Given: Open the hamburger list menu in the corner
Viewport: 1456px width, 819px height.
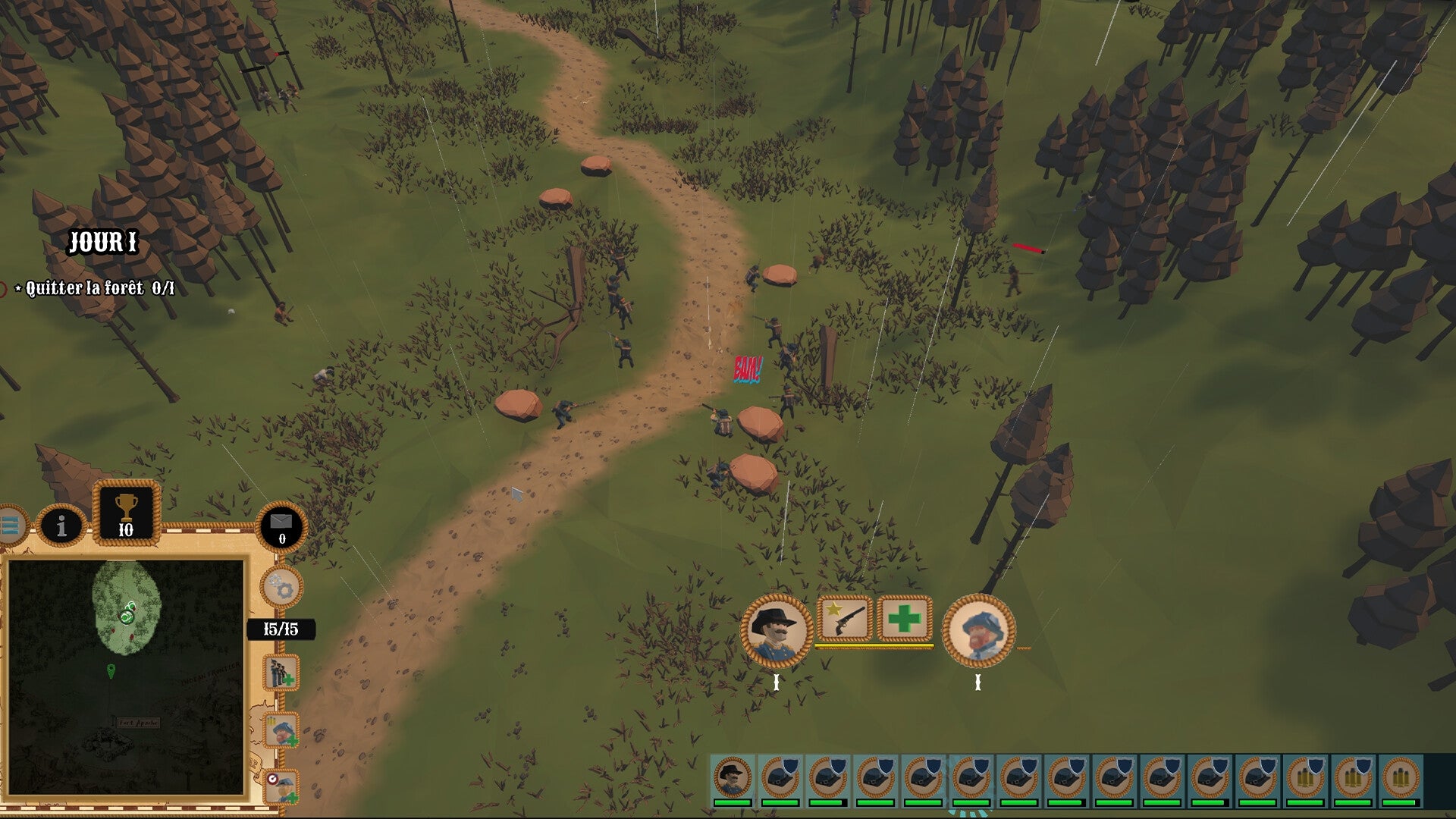Looking at the screenshot, I should point(11,527).
